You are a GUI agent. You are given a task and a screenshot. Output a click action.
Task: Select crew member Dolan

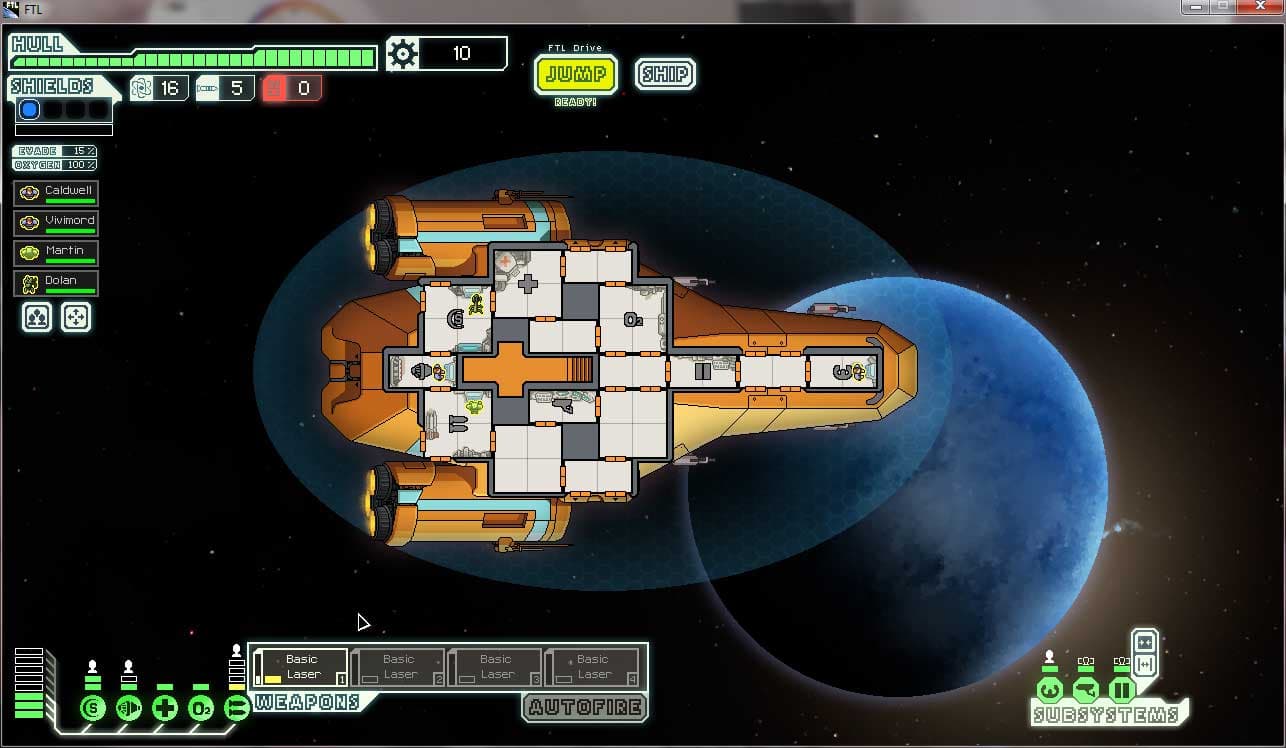pos(56,282)
